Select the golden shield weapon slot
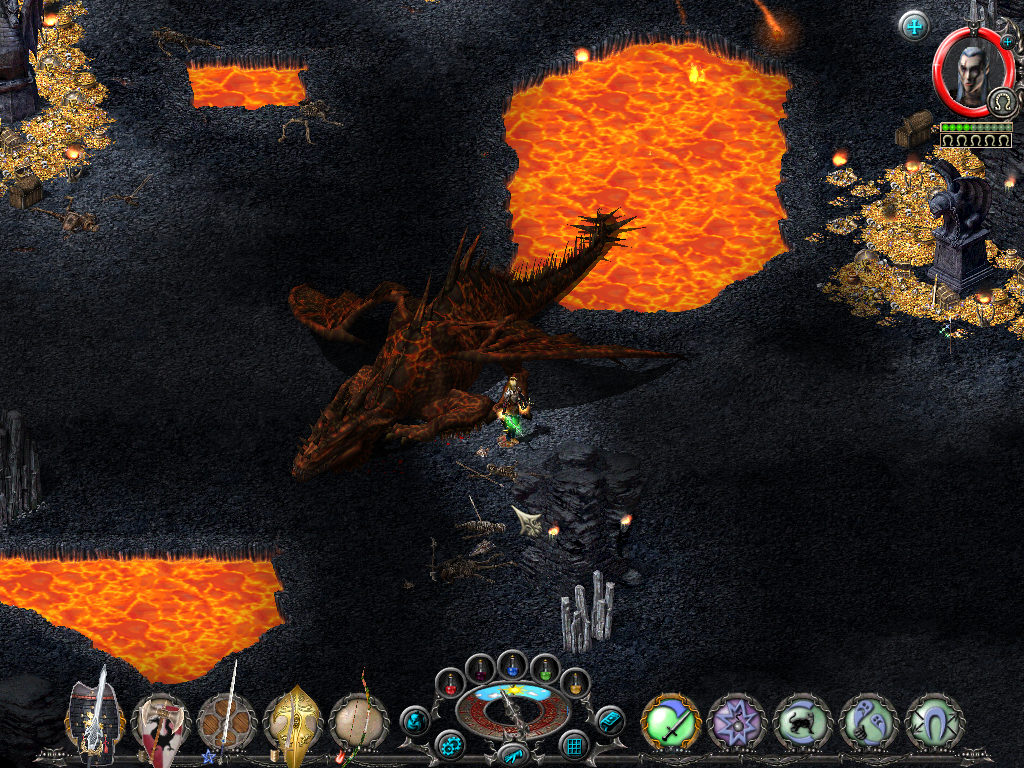Viewport: 1024px width, 768px height. [292, 720]
